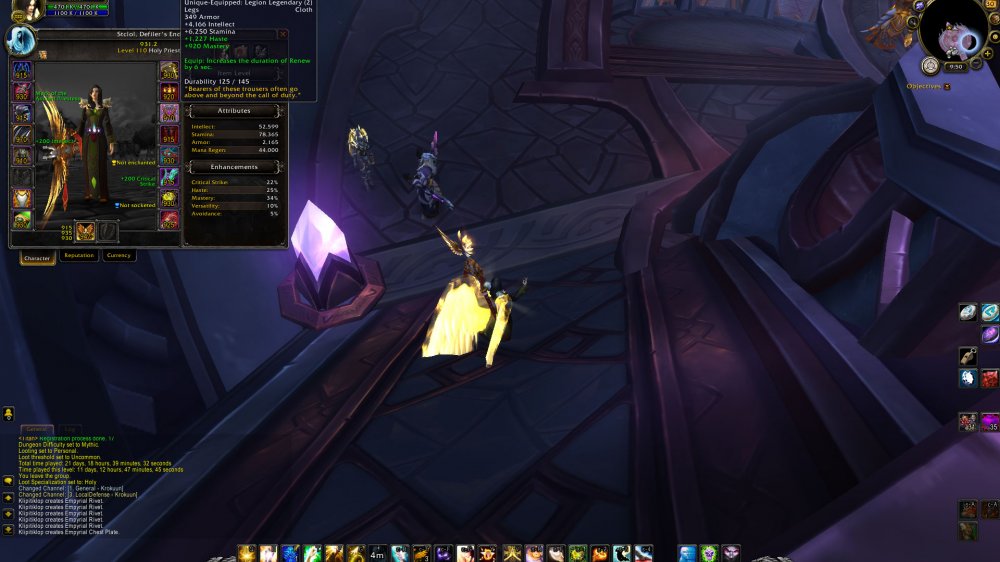Select the golden winged main-hand weapon slot
Viewport: 1000px width, 562px height.
(x=85, y=232)
